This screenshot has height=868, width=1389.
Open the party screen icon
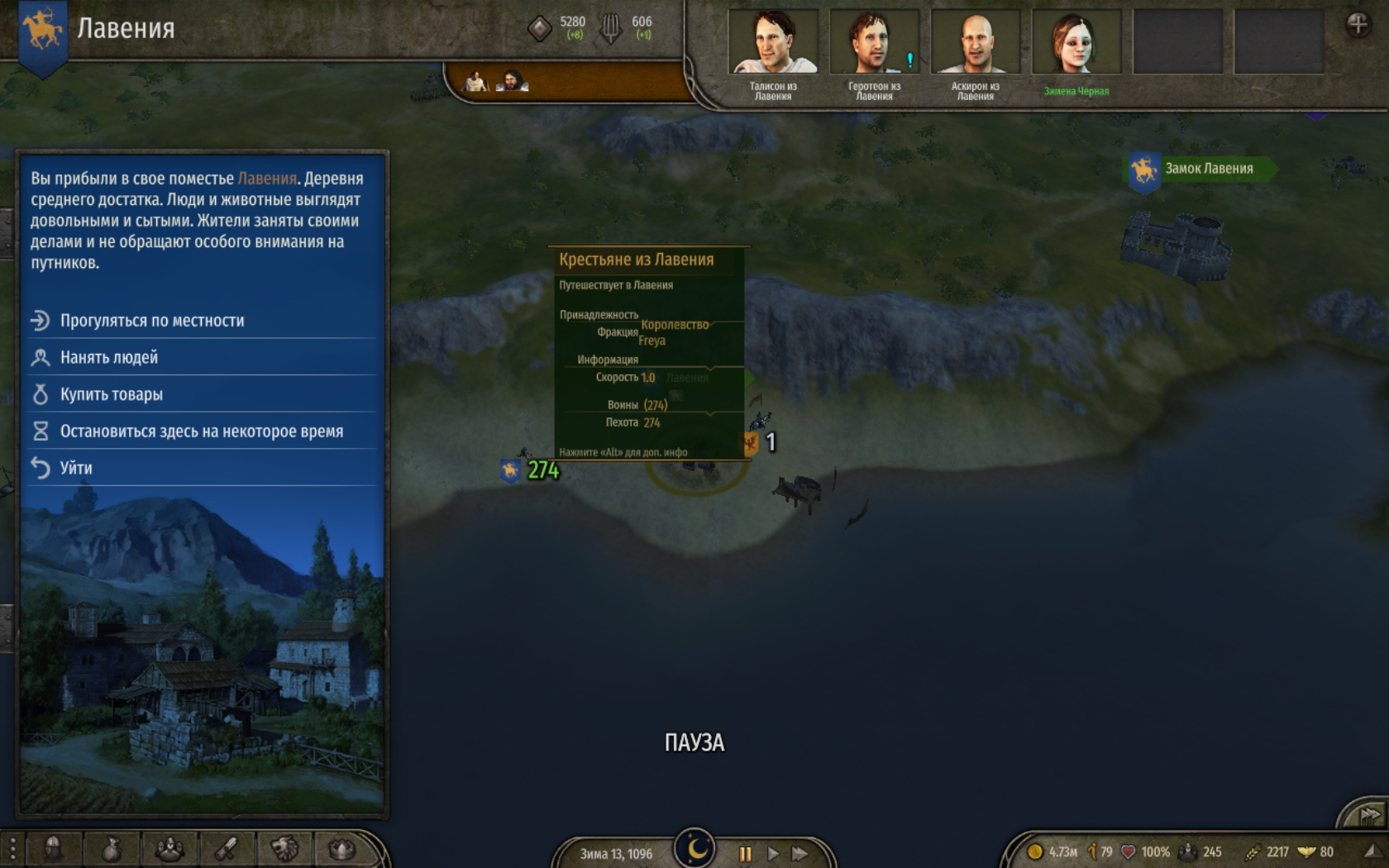click(x=169, y=849)
